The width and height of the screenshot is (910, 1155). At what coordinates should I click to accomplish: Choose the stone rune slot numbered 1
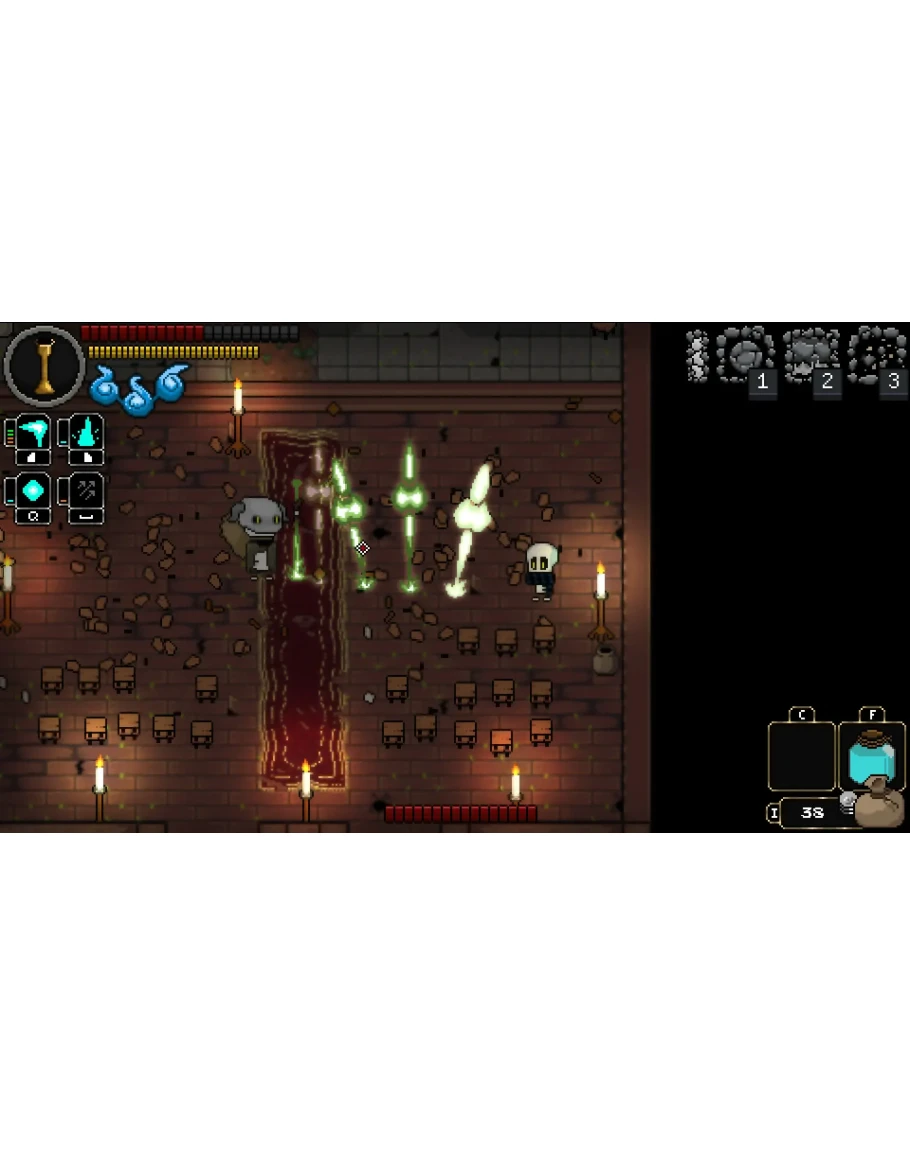[x=745, y=355]
